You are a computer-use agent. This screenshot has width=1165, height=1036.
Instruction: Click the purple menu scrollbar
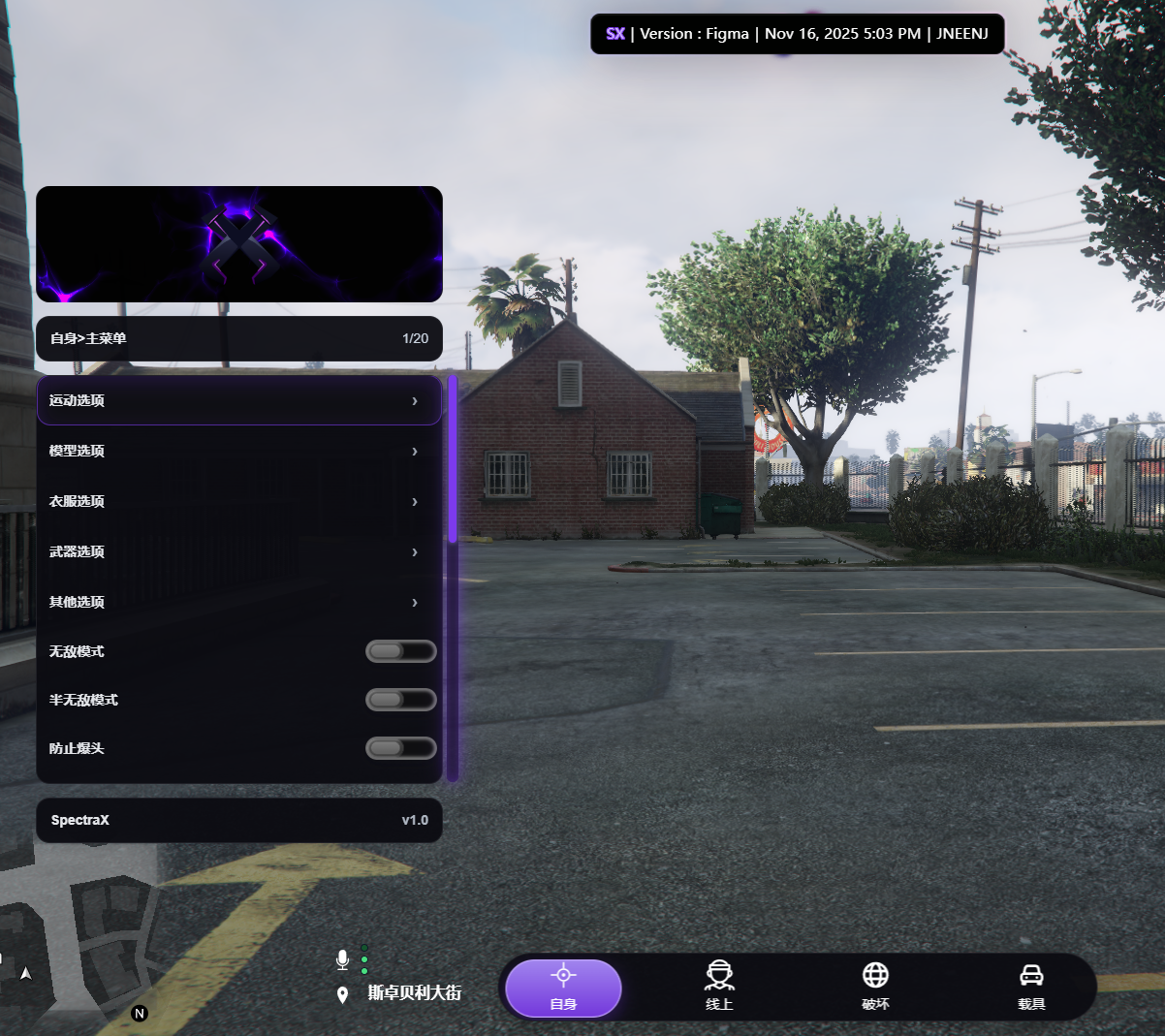[x=453, y=459]
